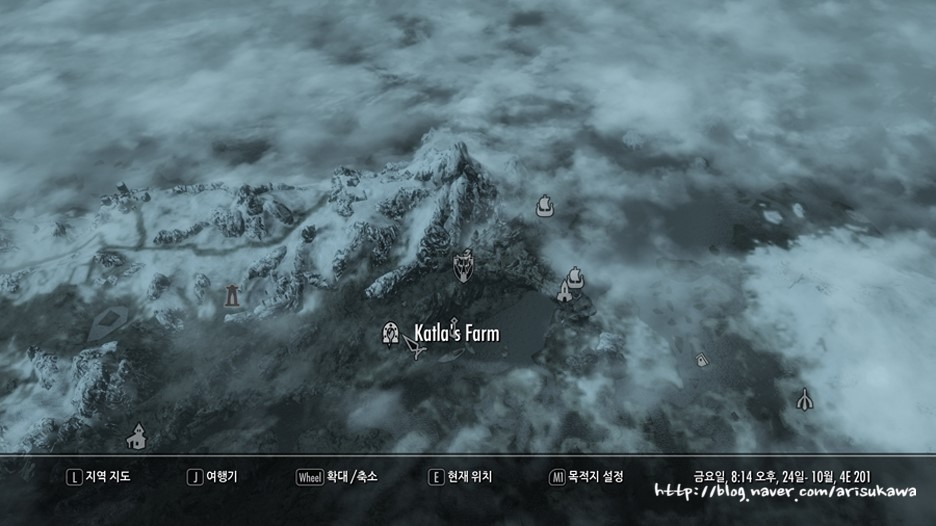Select the lighthouse marker by the water

[564, 291]
